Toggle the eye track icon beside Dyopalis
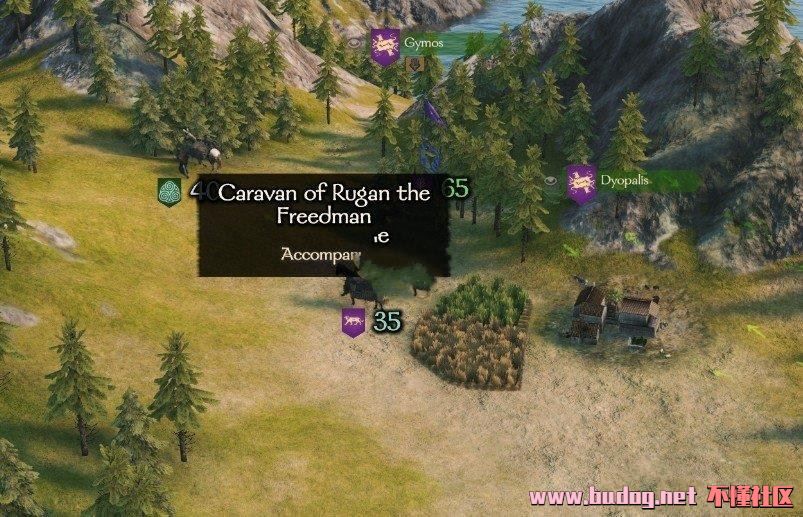The image size is (803, 517). point(552,181)
